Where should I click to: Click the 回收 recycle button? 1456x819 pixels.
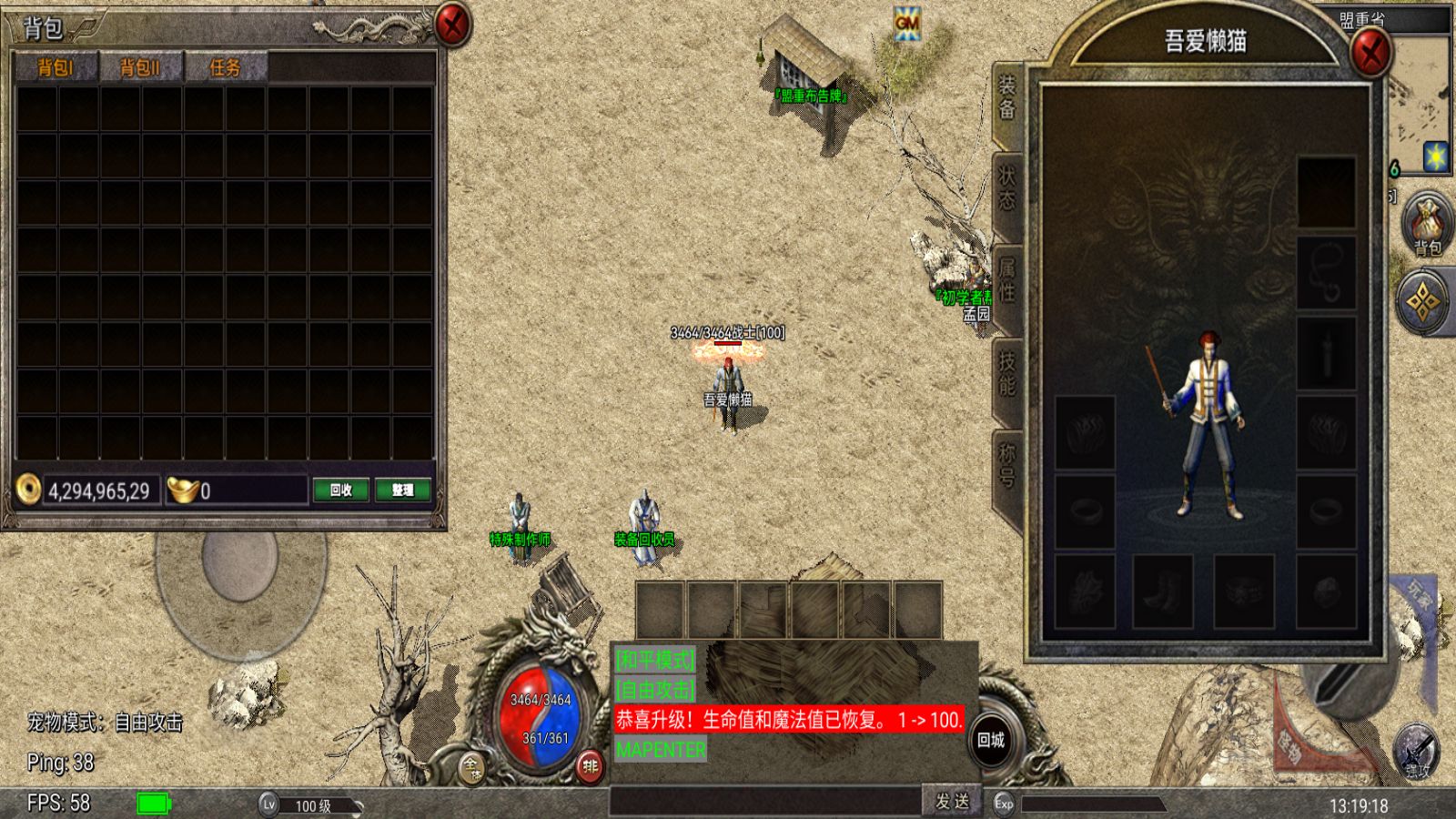tap(341, 490)
